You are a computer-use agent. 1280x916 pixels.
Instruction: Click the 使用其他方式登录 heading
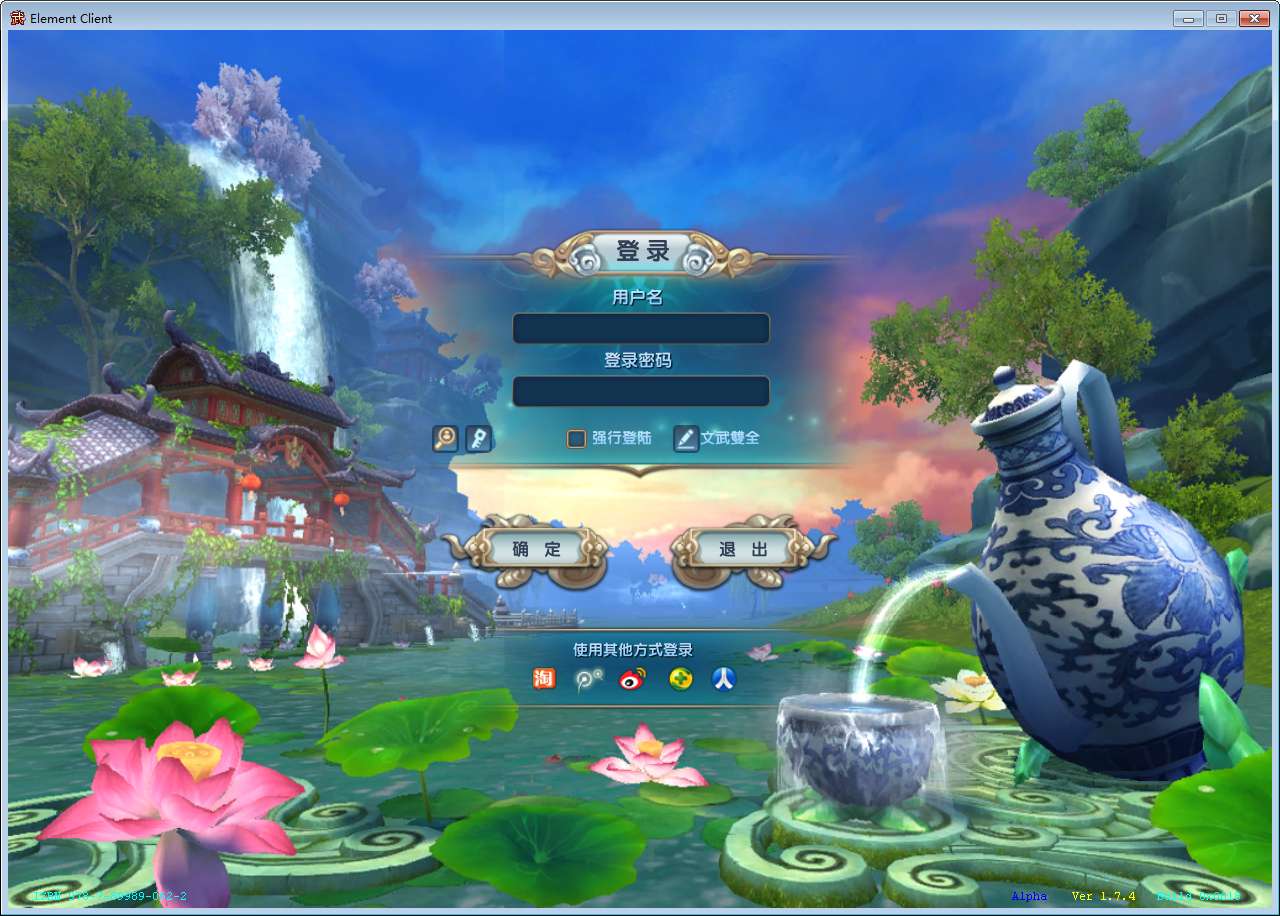632,648
